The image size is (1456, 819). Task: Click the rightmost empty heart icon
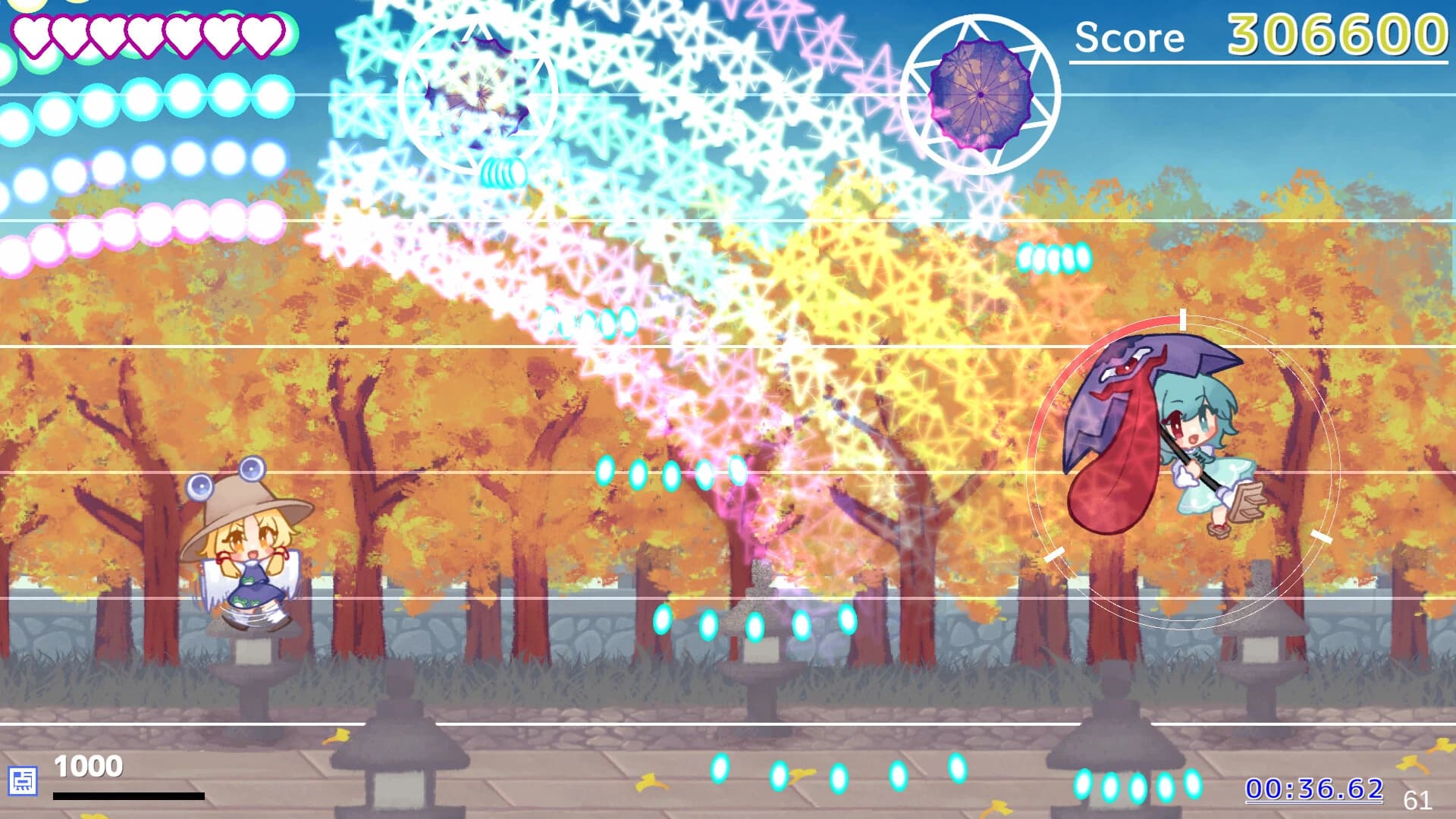[x=263, y=38]
